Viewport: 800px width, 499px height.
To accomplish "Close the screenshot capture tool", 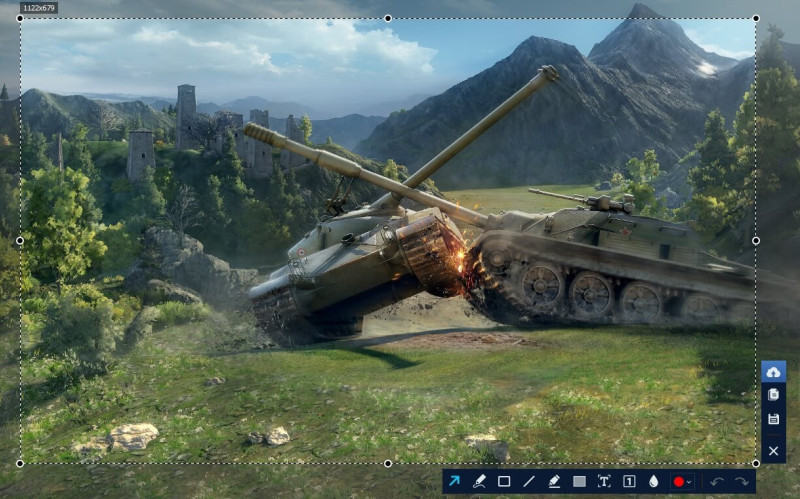I will coord(773,451).
